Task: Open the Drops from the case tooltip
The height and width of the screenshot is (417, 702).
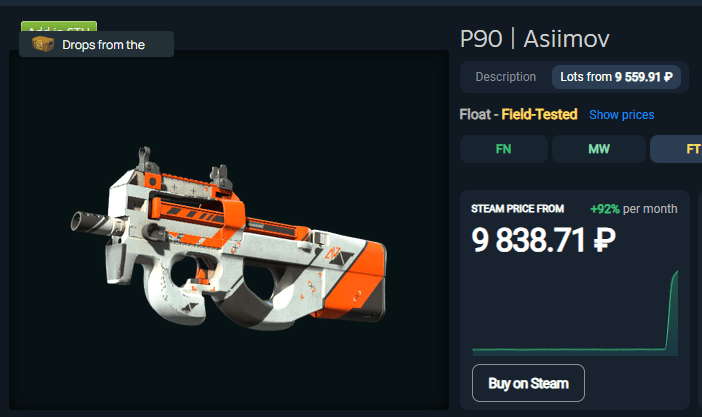Action: tap(97, 45)
